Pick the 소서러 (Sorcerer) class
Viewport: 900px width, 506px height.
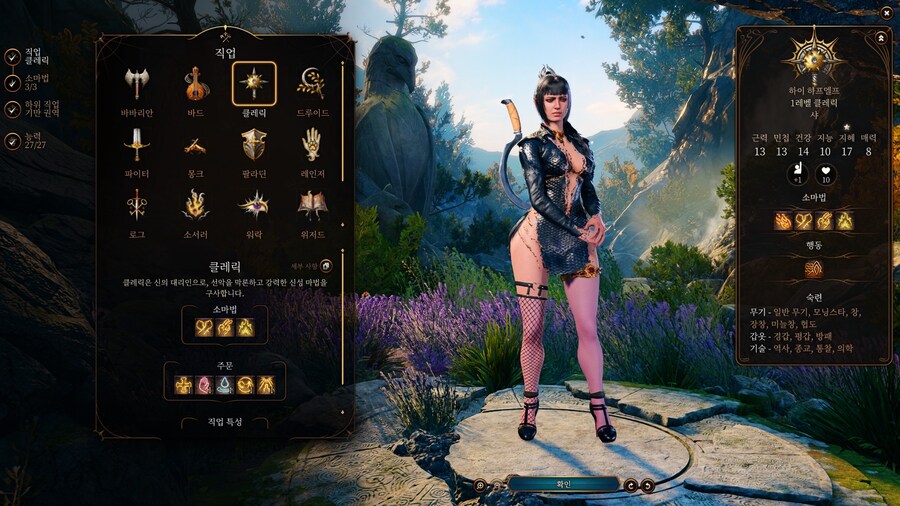pos(196,204)
